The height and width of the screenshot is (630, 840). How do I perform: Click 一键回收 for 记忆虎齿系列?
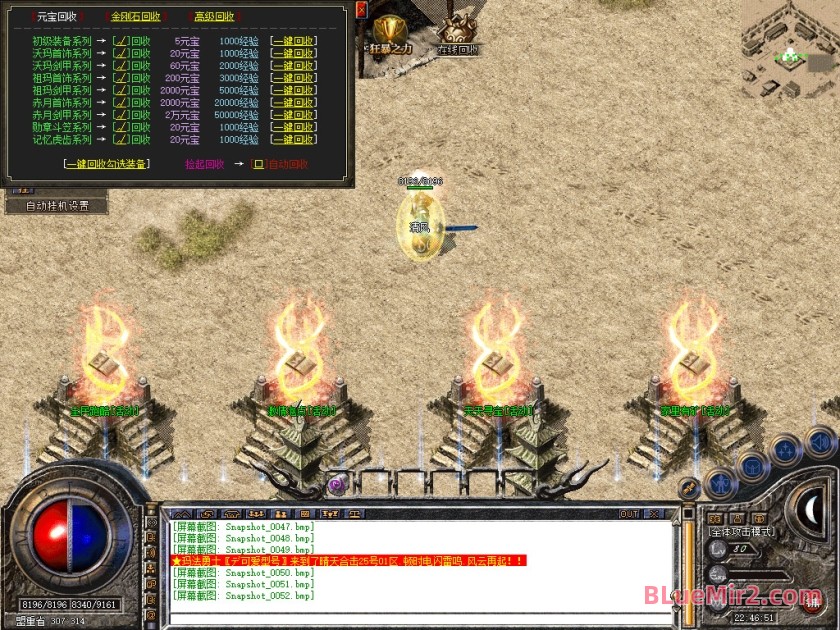(293, 140)
